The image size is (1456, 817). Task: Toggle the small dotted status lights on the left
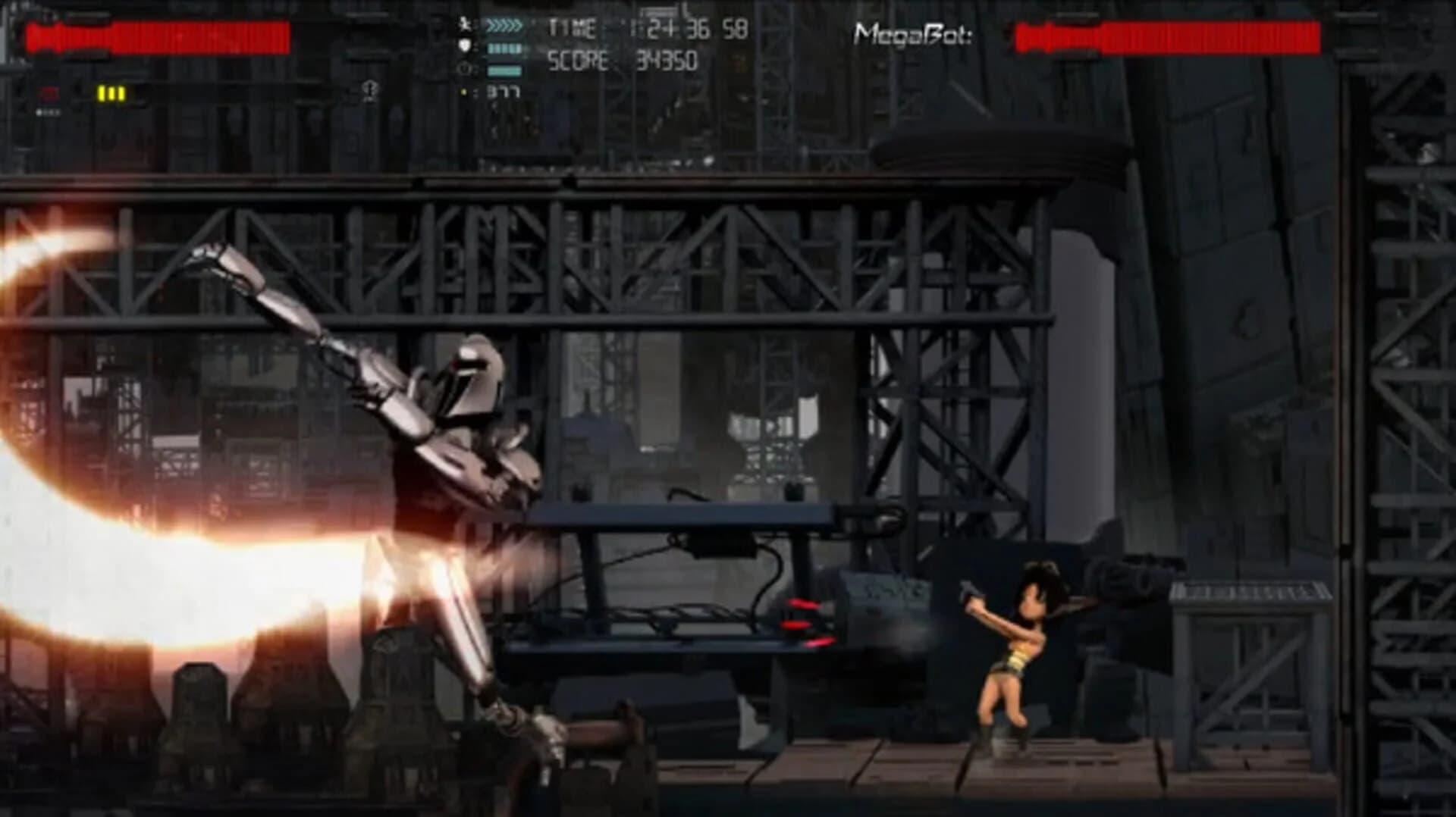[49, 112]
